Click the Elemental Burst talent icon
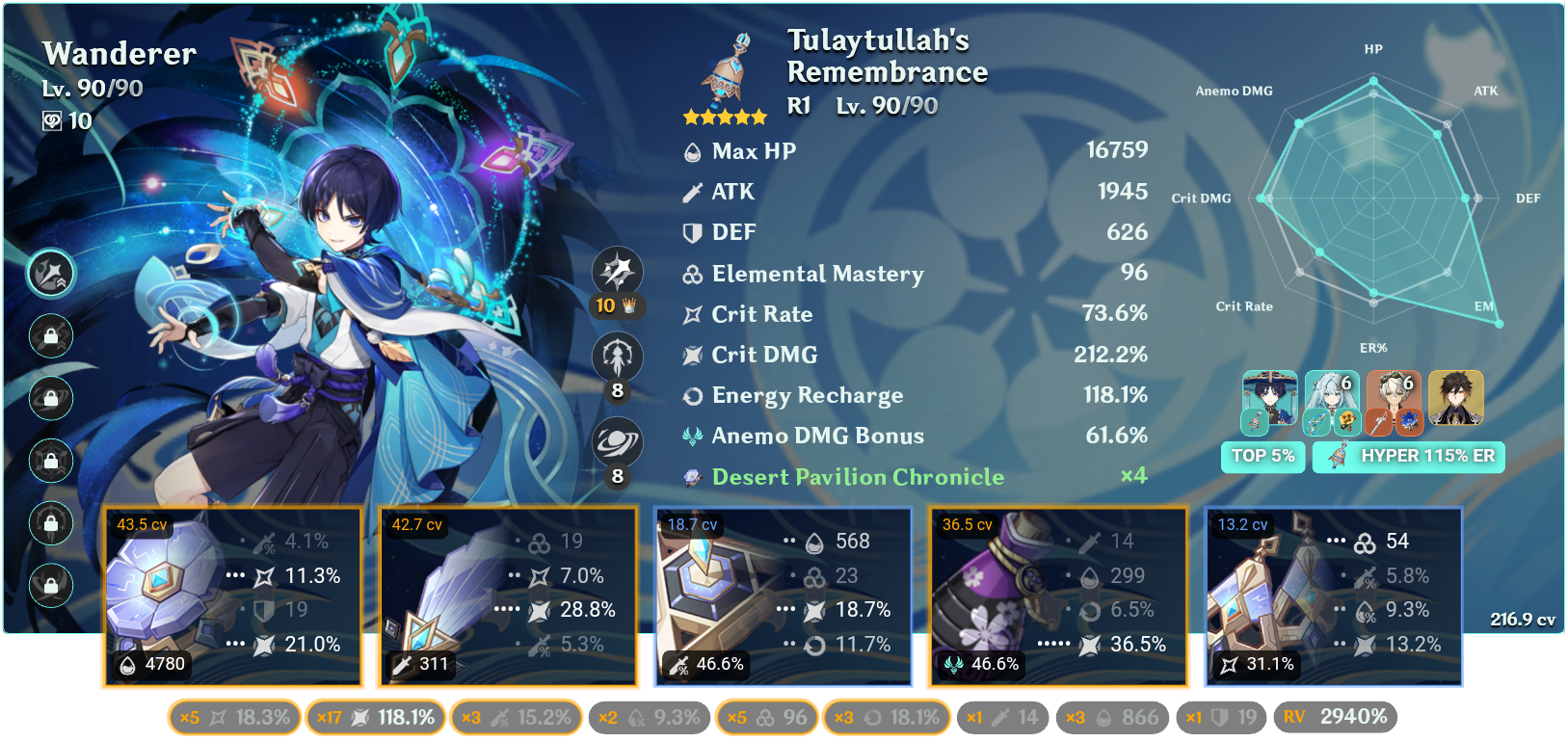1568x742 pixels. (x=616, y=442)
